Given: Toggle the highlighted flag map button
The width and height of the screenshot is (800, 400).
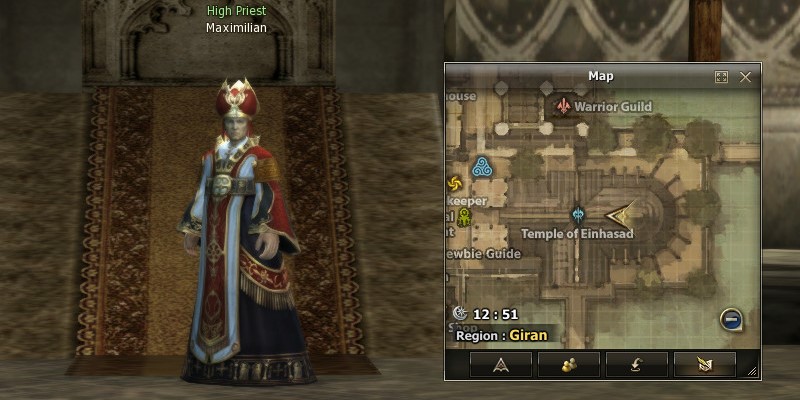Looking at the screenshot, I should point(704,364).
